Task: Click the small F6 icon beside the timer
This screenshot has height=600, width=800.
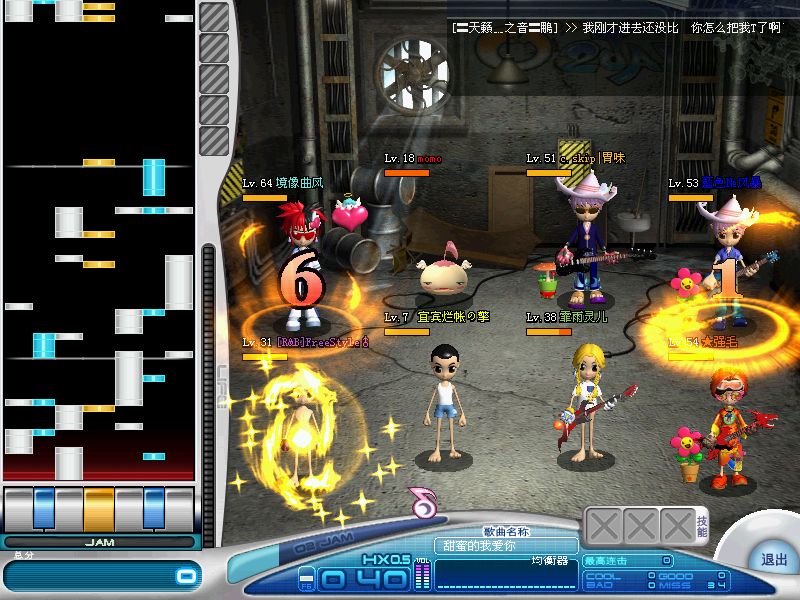Action: click(x=306, y=578)
